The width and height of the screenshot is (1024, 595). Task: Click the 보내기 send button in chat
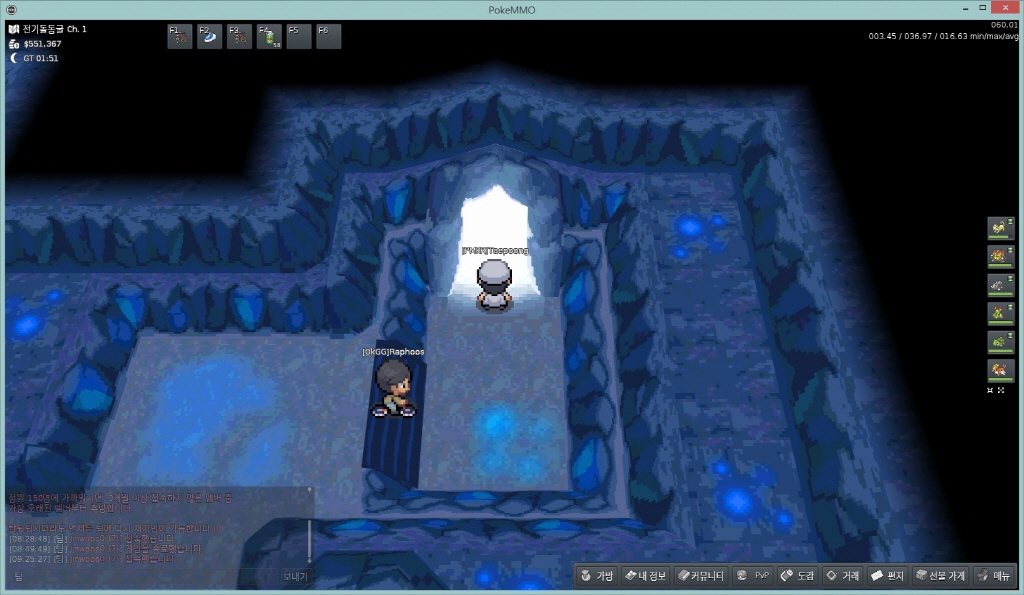(295, 576)
